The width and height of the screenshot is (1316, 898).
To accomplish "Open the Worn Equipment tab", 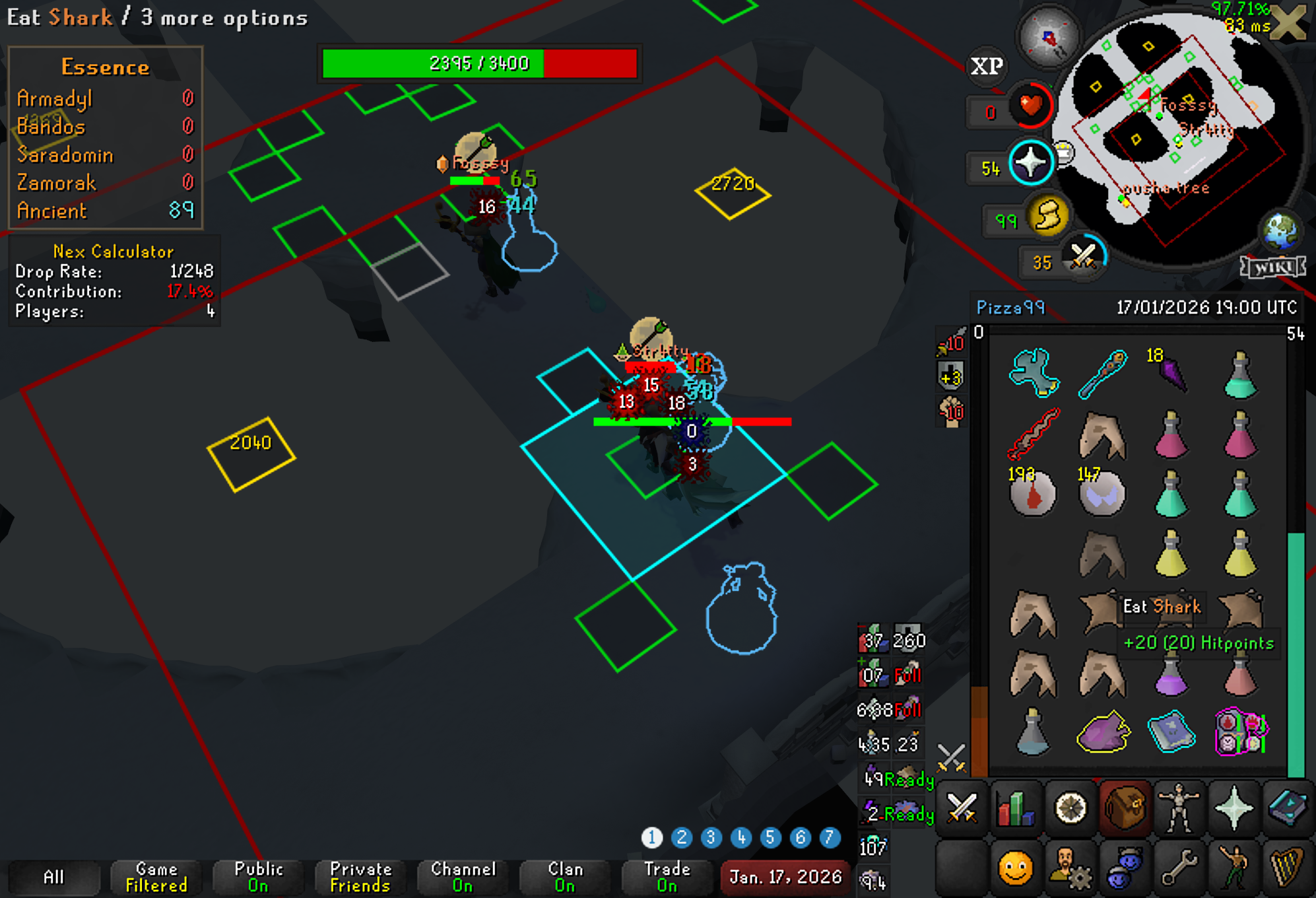I will (1179, 808).
